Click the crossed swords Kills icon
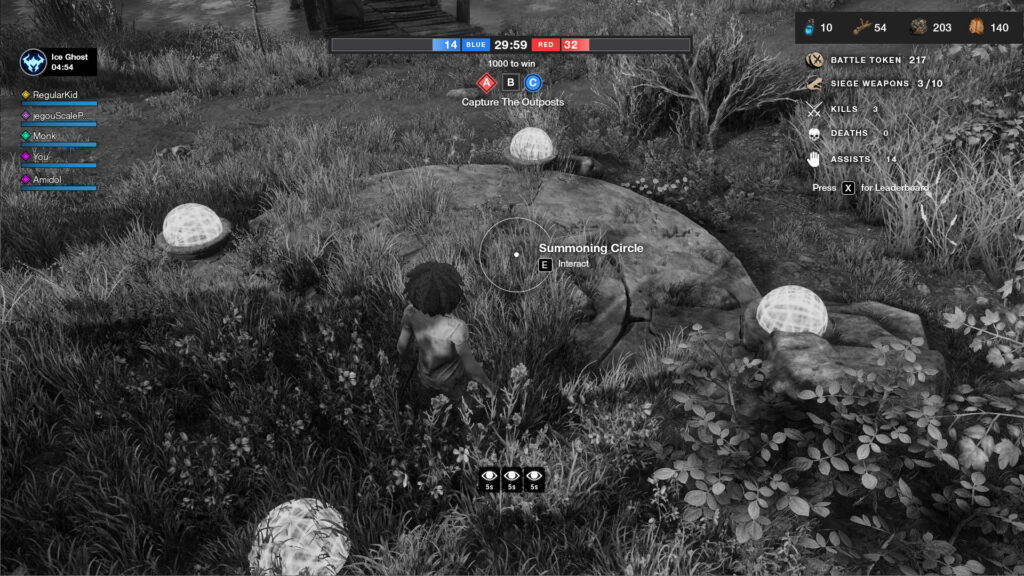Screen dimensions: 1024x576 (x=814, y=109)
